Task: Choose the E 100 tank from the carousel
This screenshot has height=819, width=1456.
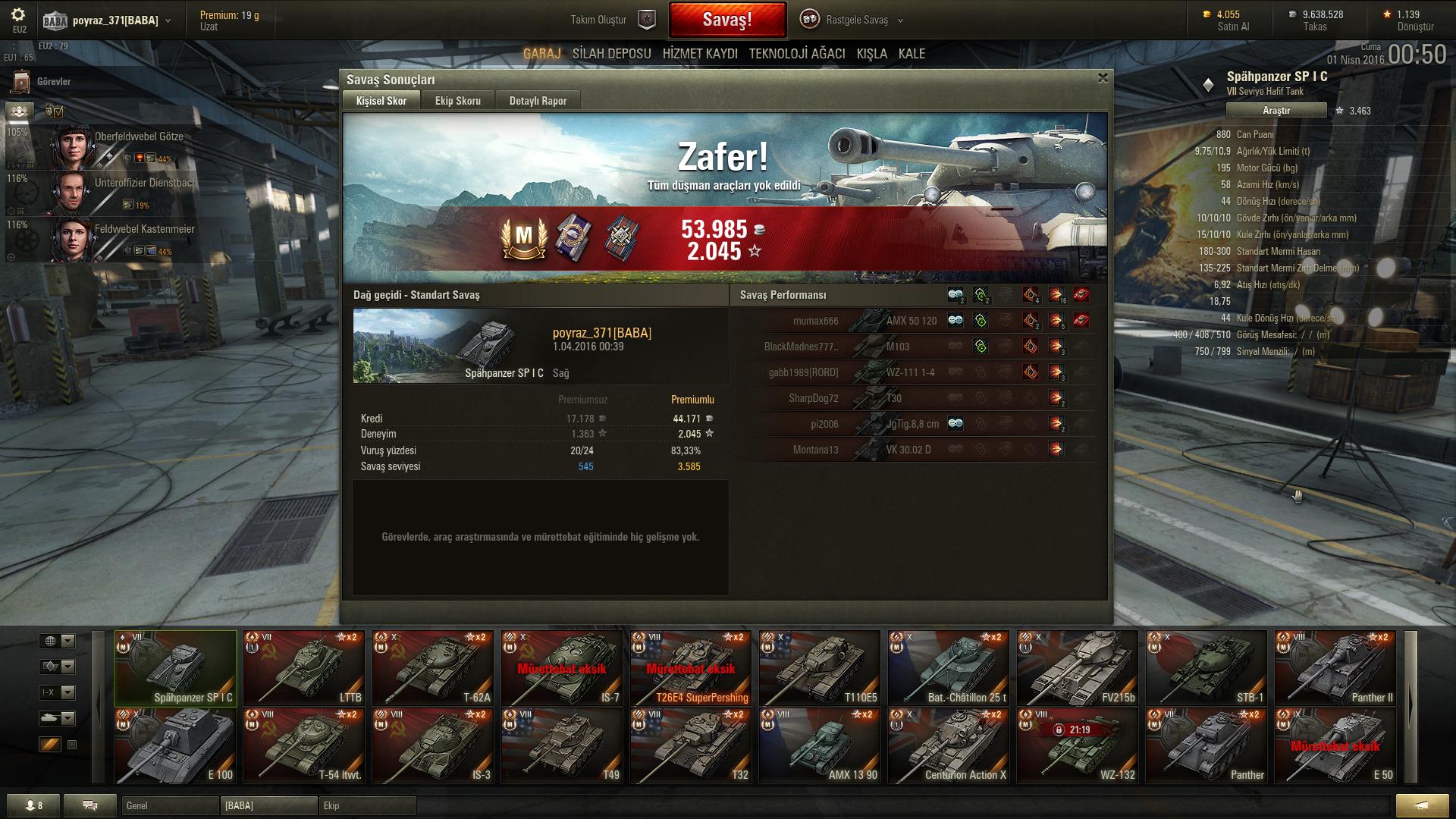Action: [x=175, y=745]
